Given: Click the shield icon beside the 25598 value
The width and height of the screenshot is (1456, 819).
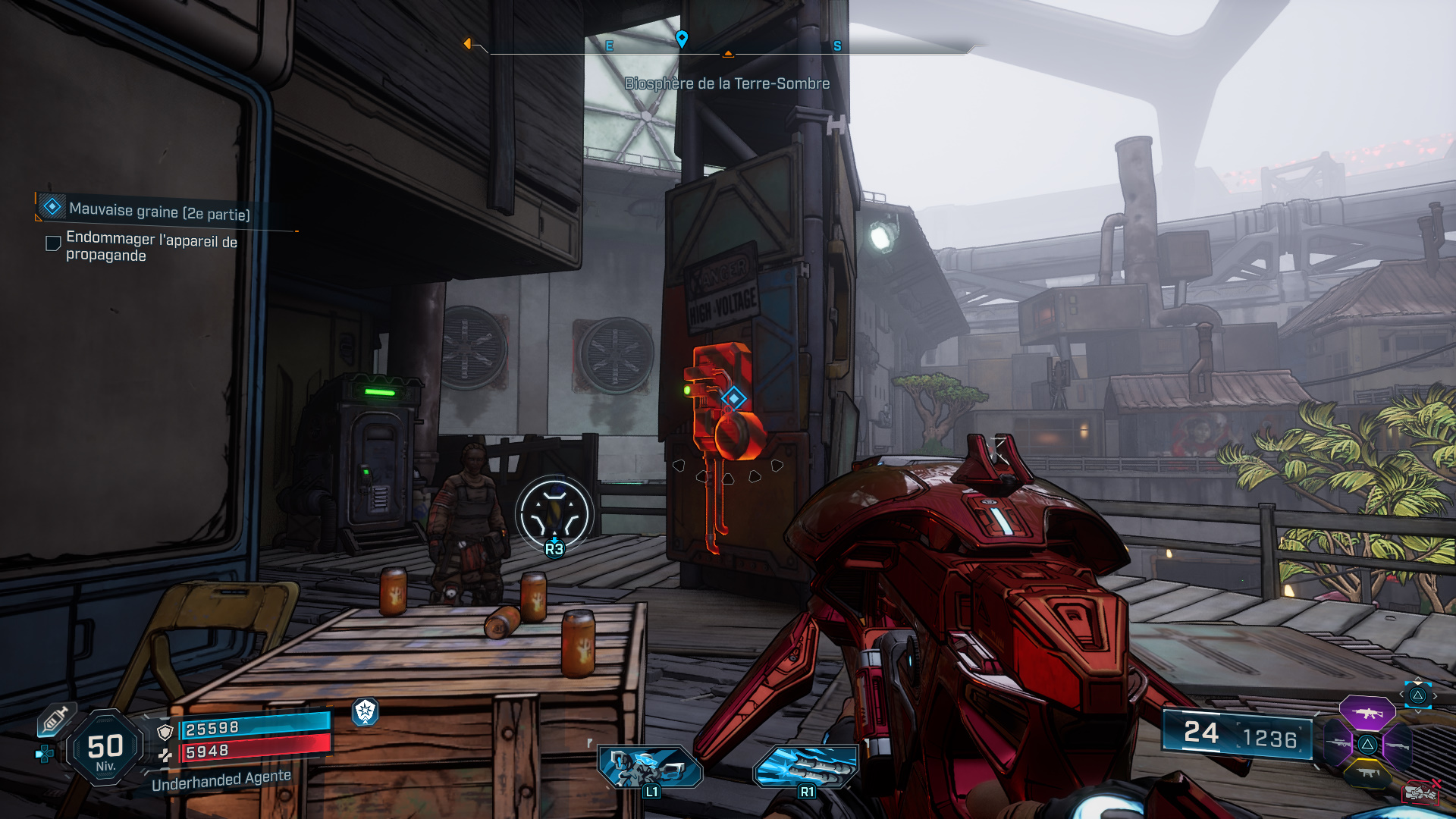Looking at the screenshot, I should click(x=165, y=733).
